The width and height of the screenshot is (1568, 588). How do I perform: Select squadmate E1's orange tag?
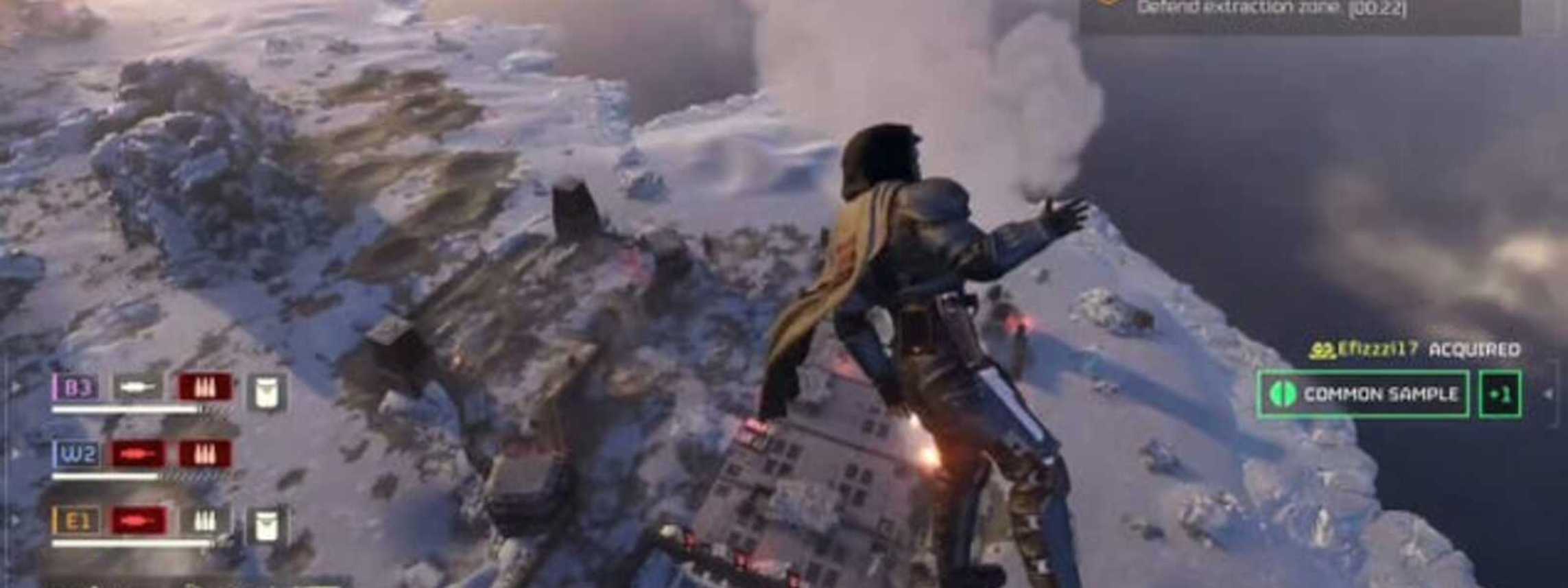click(x=78, y=521)
